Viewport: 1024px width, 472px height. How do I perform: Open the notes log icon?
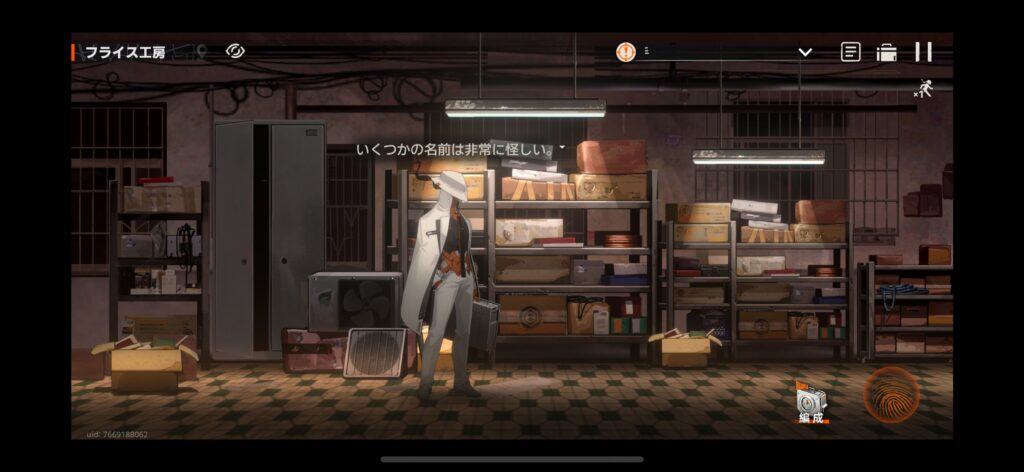pos(850,52)
